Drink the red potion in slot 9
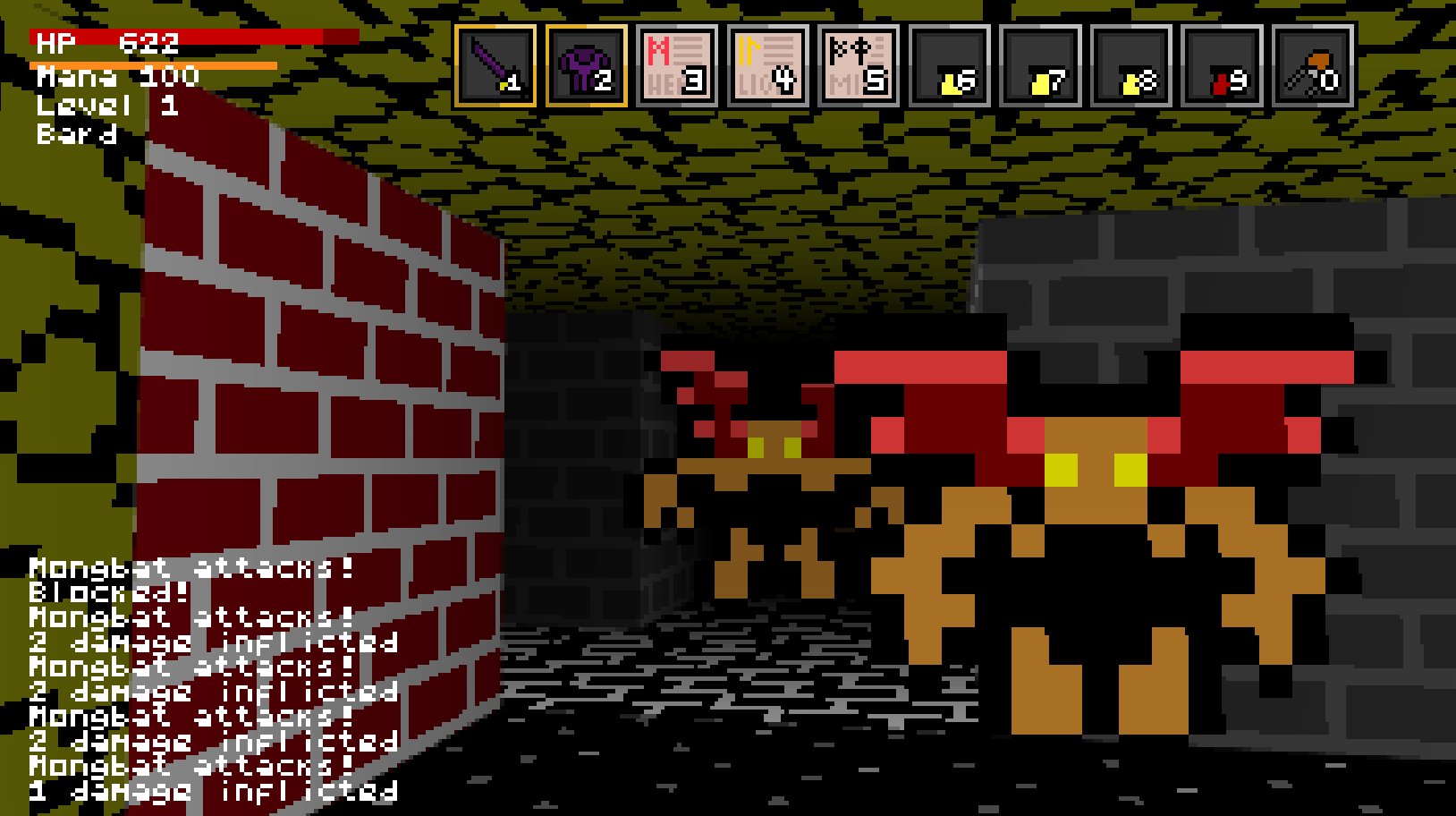Screen dimensions: 1456x816 pyautogui.click(x=1223, y=66)
